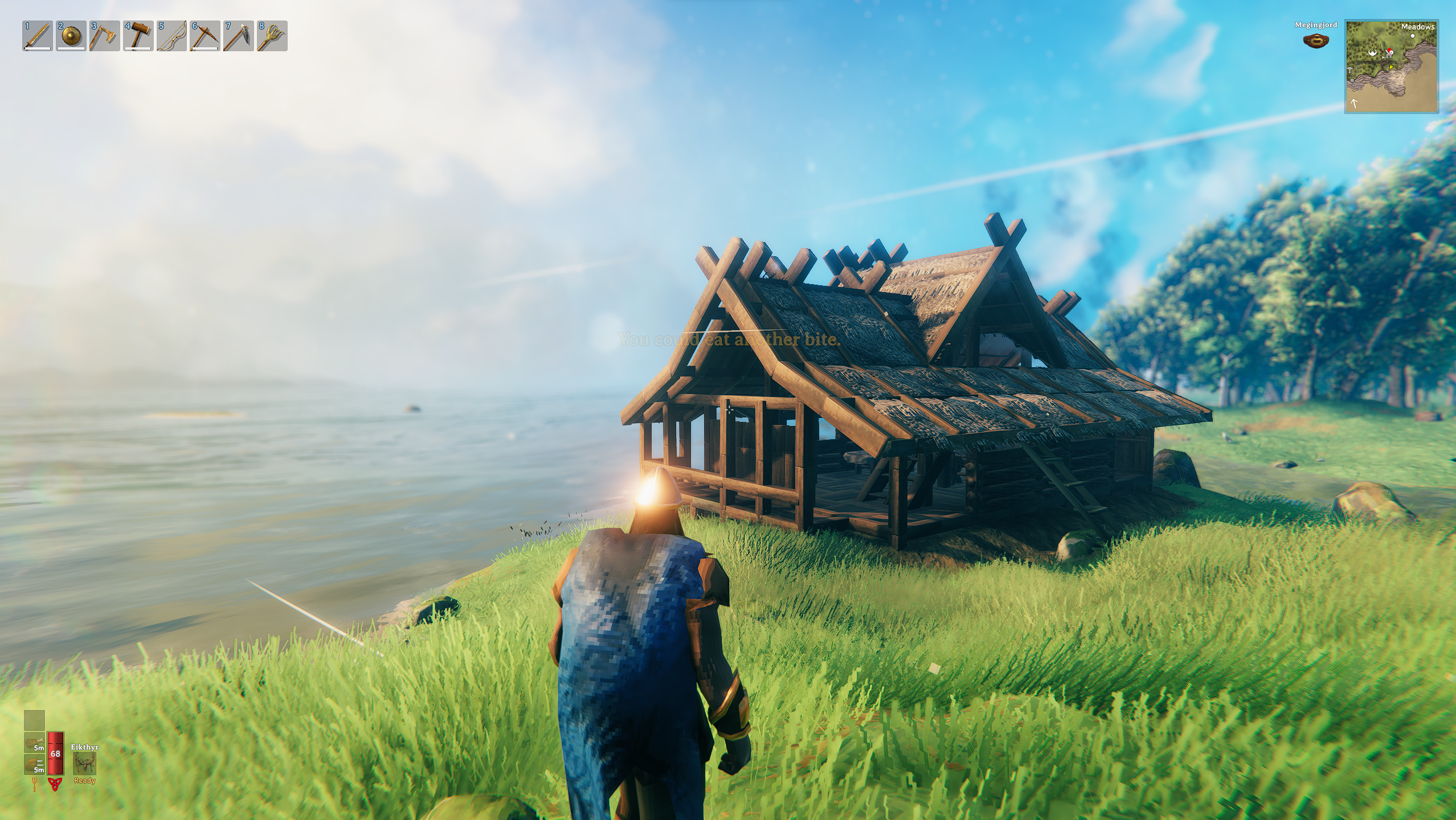Open the Meadows minimap
The height and width of the screenshot is (820, 1456).
[x=1390, y=67]
